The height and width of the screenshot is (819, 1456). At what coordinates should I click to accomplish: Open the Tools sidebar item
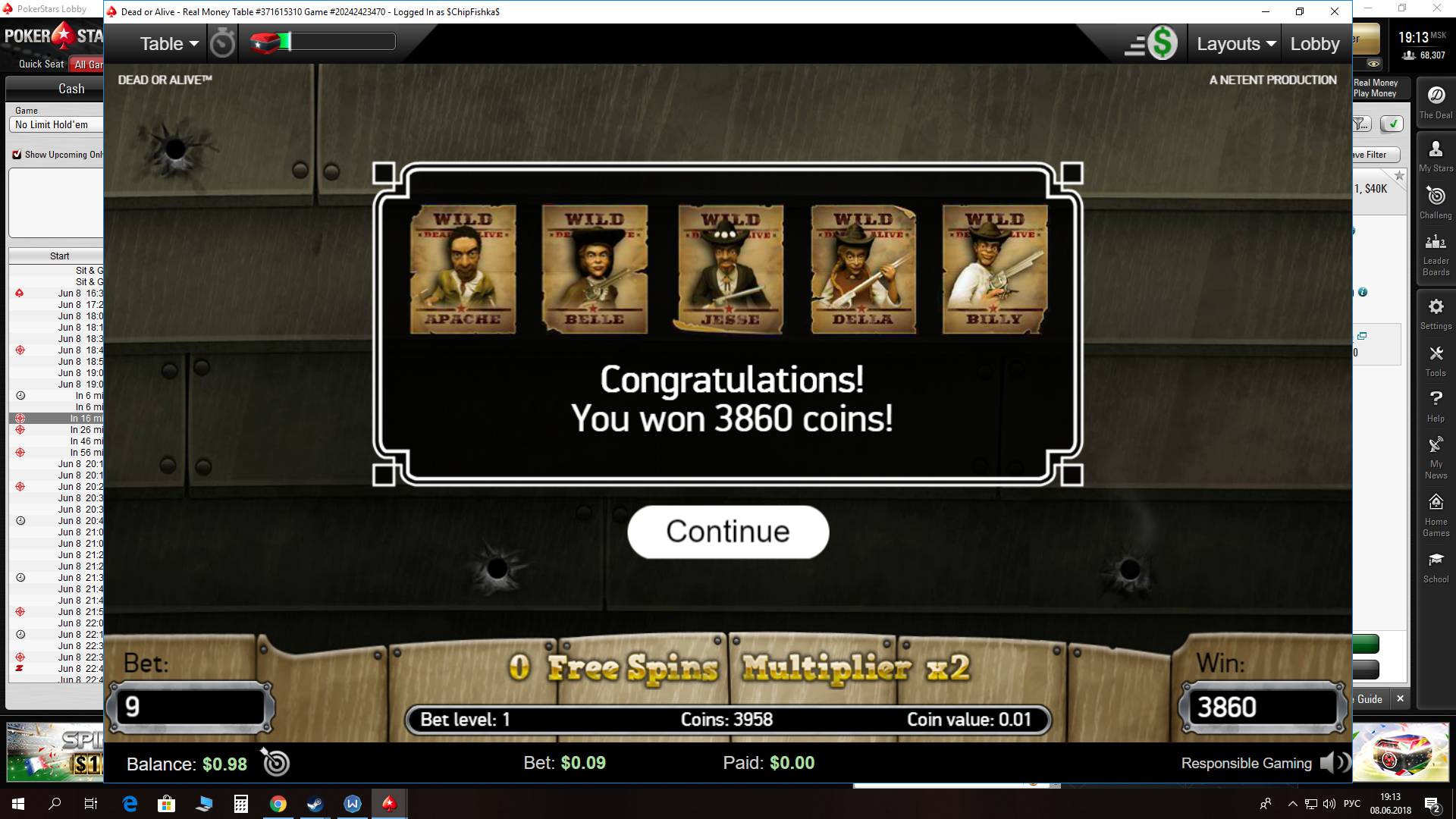click(1436, 361)
